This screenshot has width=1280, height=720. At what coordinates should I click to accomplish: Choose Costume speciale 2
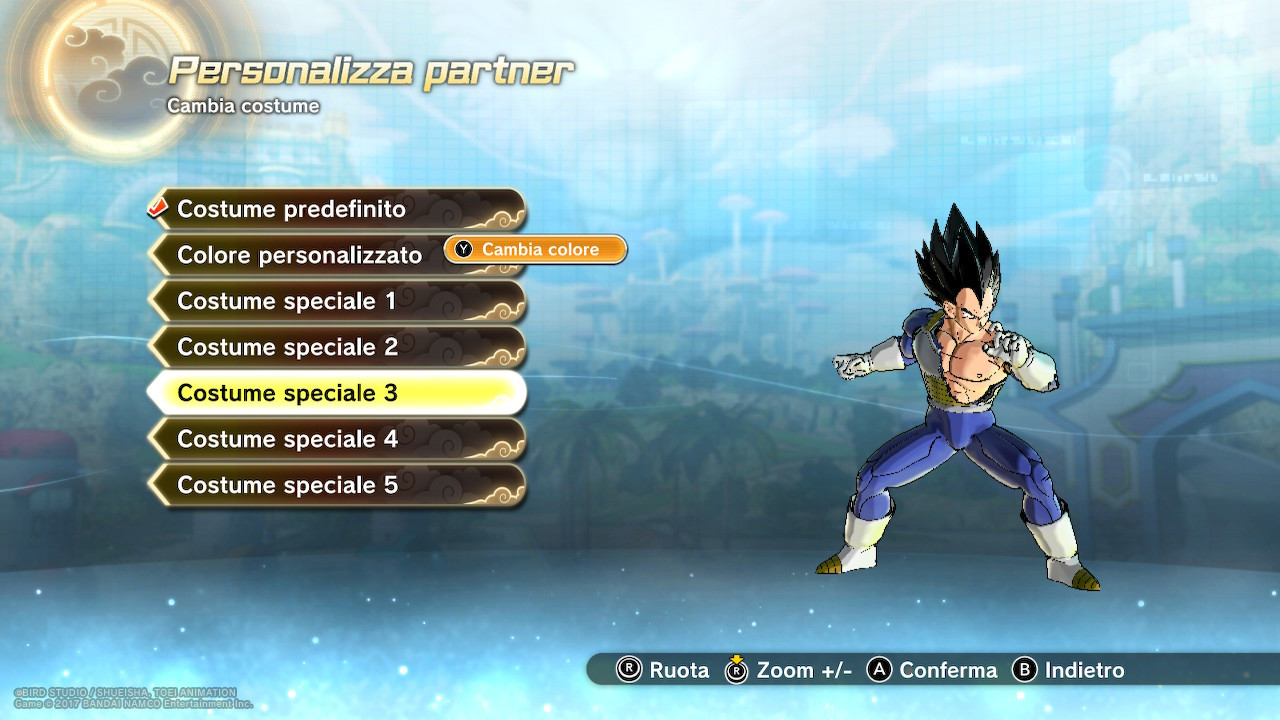click(x=288, y=347)
